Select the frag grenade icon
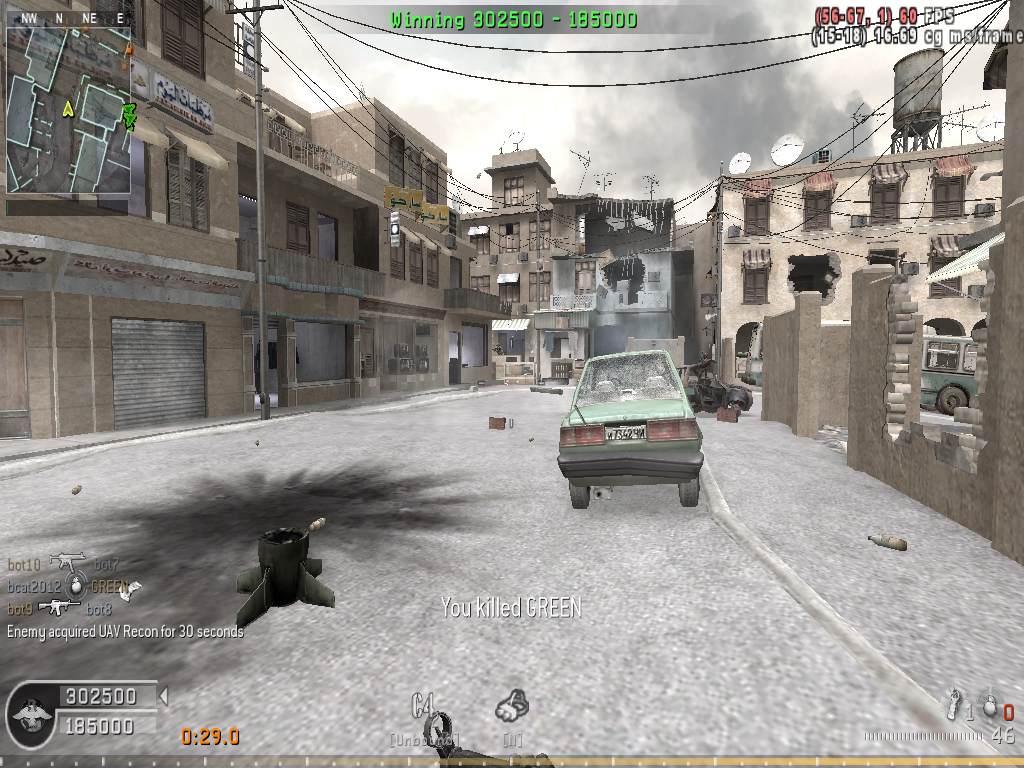Viewport: 1024px width, 768px height. pyautogui.click(x=990, y=706)
